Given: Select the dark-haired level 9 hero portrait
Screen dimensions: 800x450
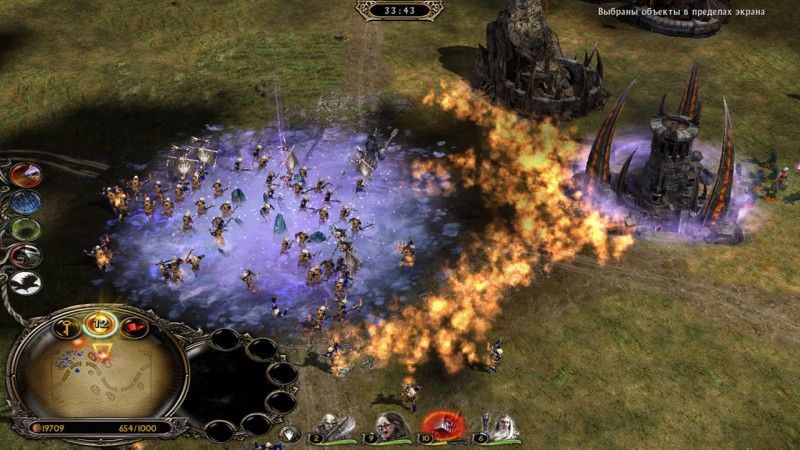Looking at the screenshot, I should pyautogui.click(x=390, y=427).
